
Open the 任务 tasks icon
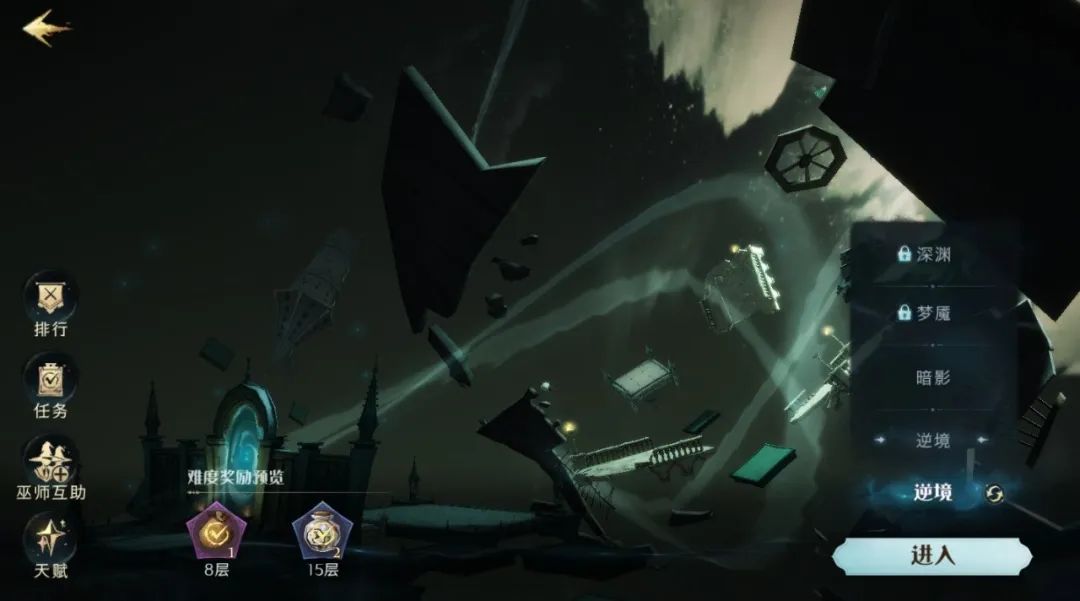coord(50,379)
